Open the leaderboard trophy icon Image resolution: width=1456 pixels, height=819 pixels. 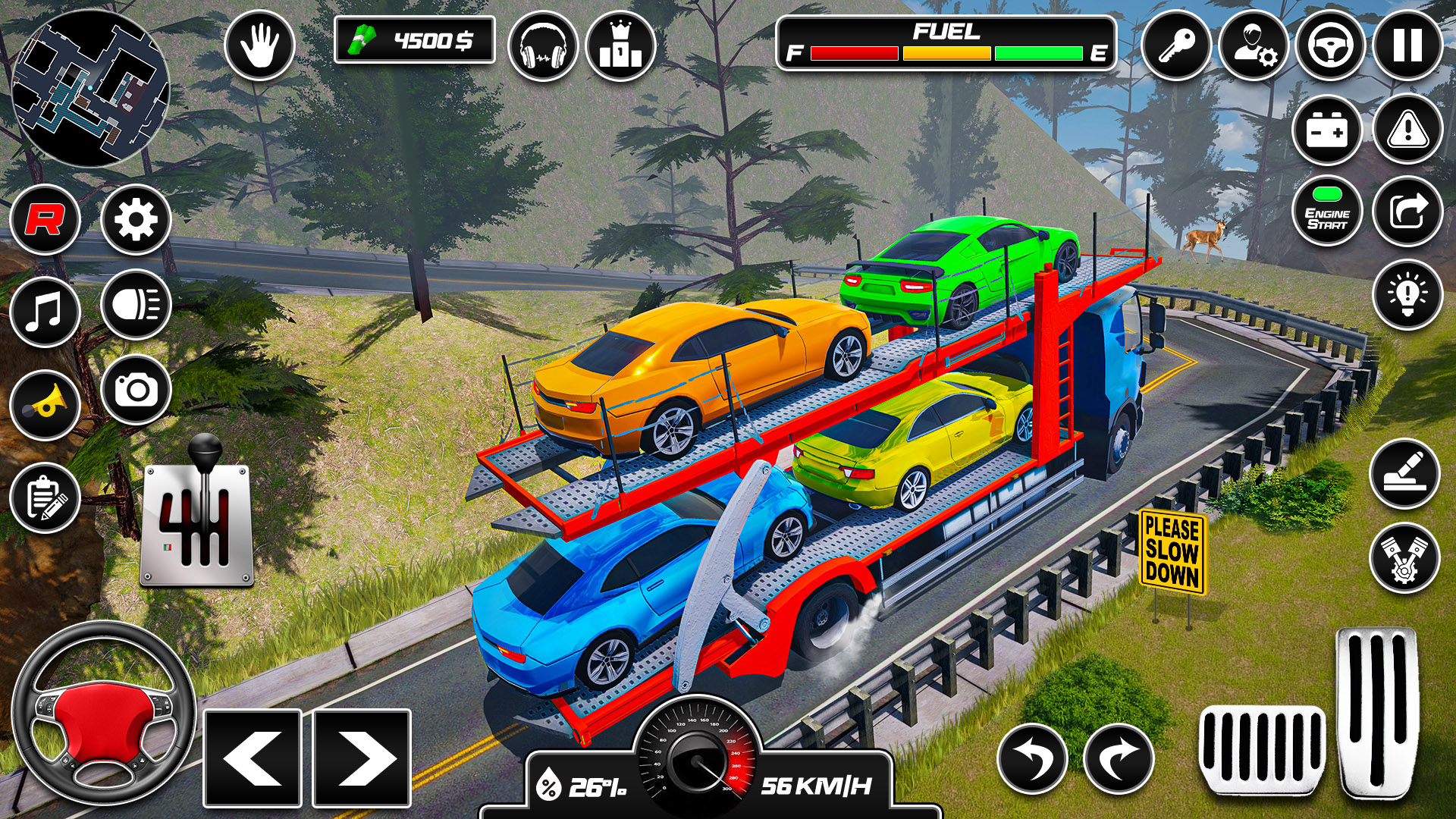pos(620,47)
